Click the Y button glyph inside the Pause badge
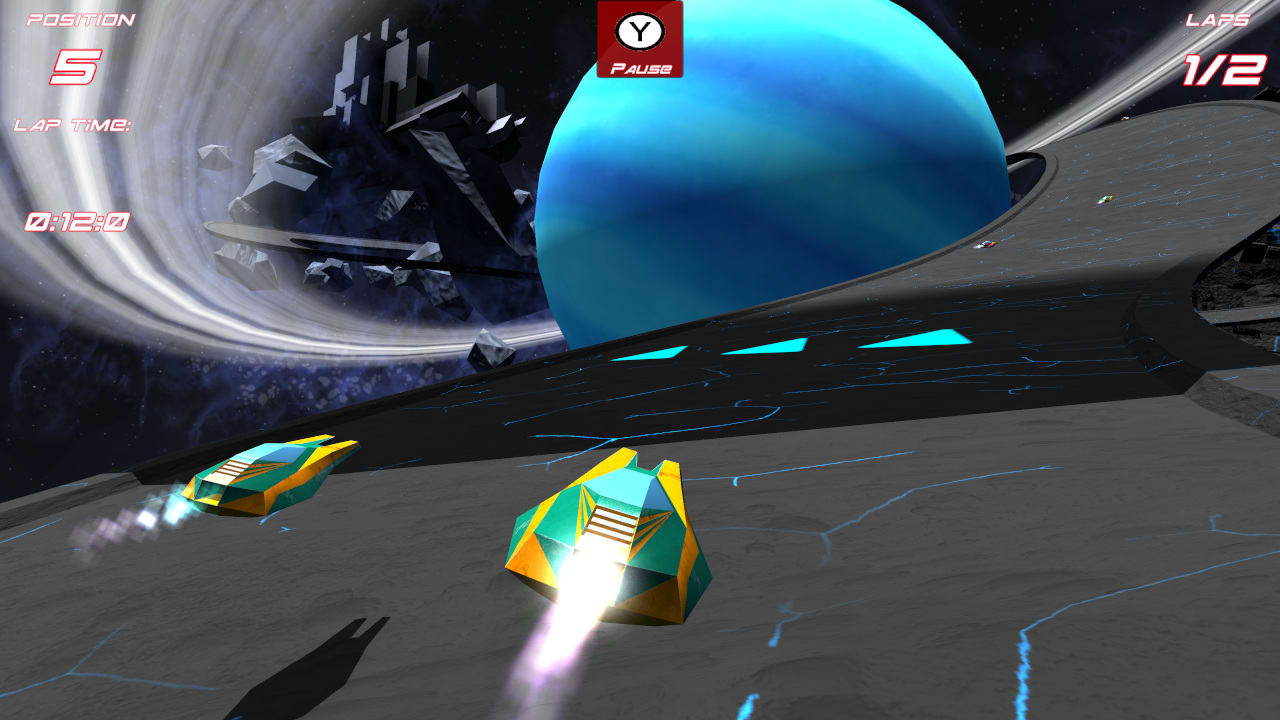The height and width of the screenshot is (720, 1280). 641,30
